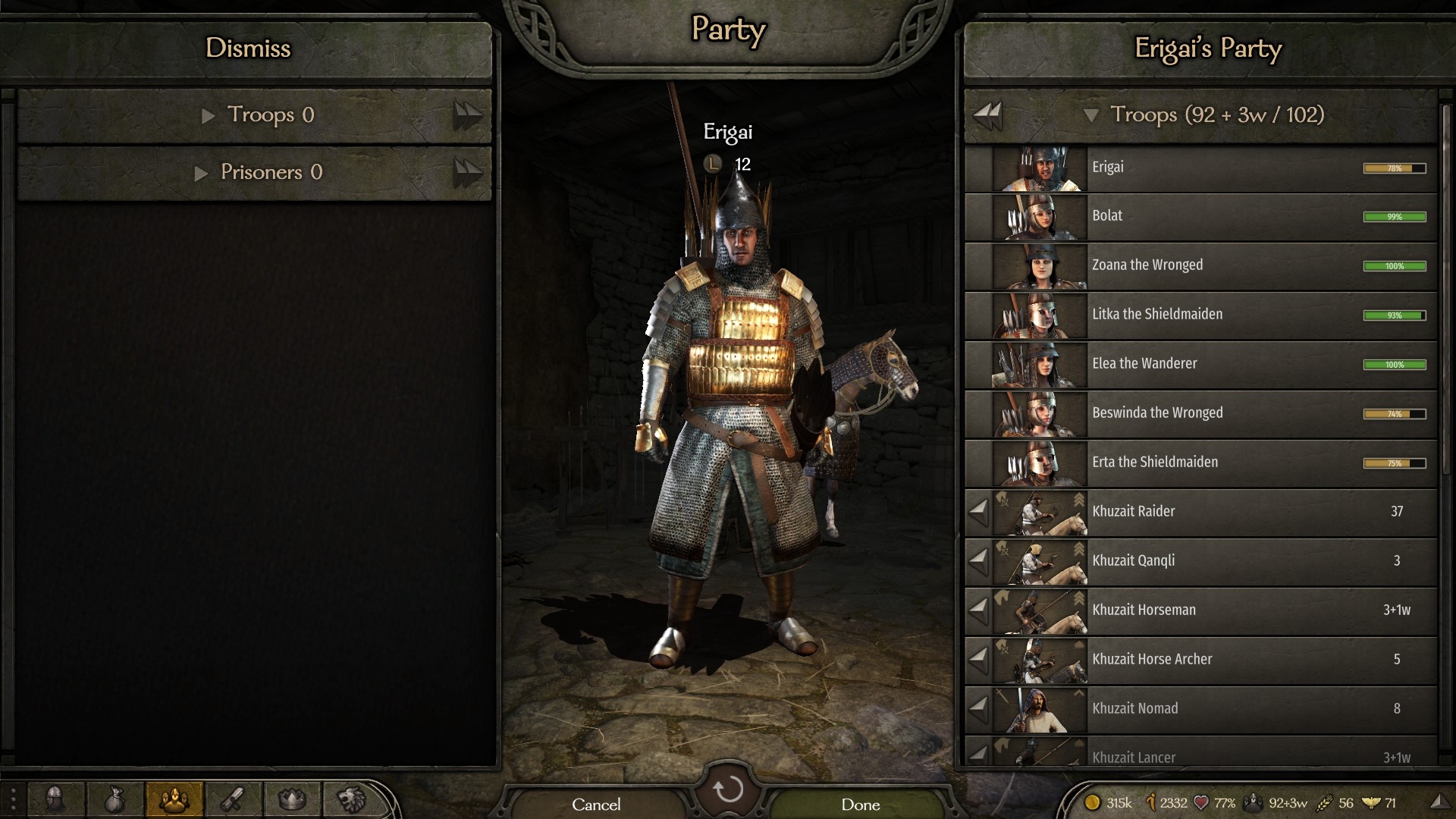This screenshot has height=819, width=1456.
Task: Dismiss a Khuzait Qanqli with the arrow
Action: coord(978,561)
